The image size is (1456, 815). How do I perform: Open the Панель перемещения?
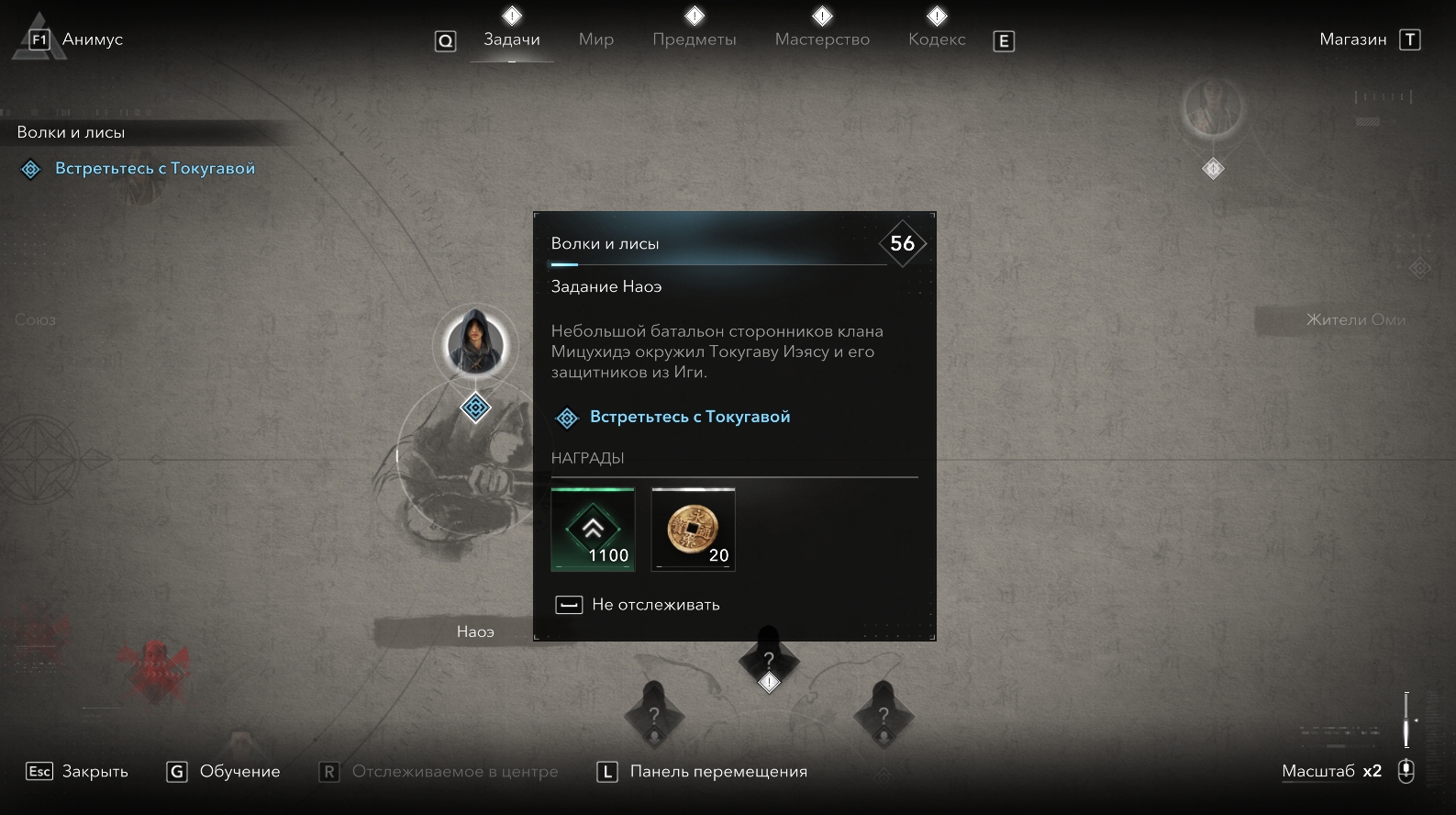[717, 772]
